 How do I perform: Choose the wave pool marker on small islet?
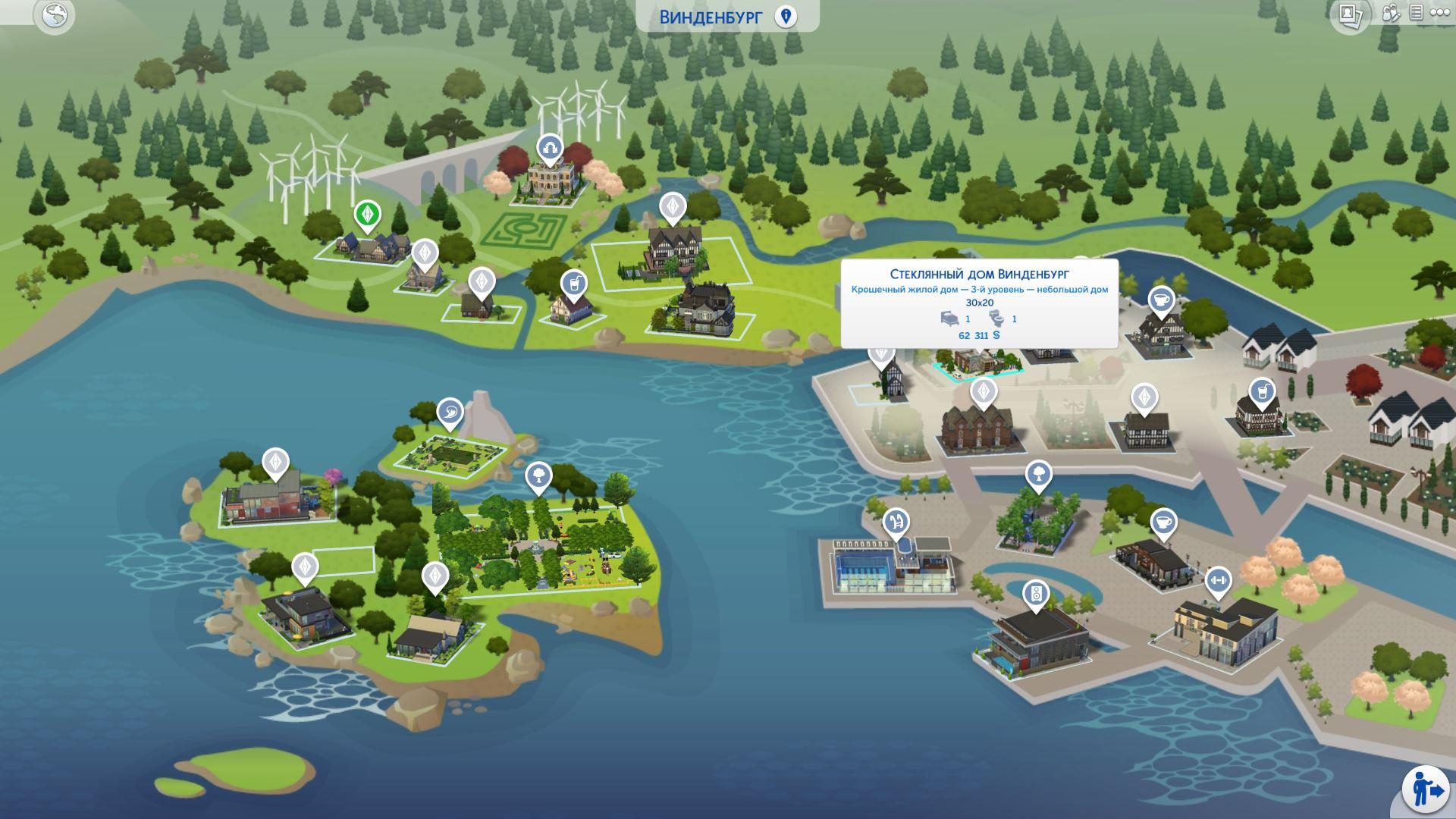(450, 413)
